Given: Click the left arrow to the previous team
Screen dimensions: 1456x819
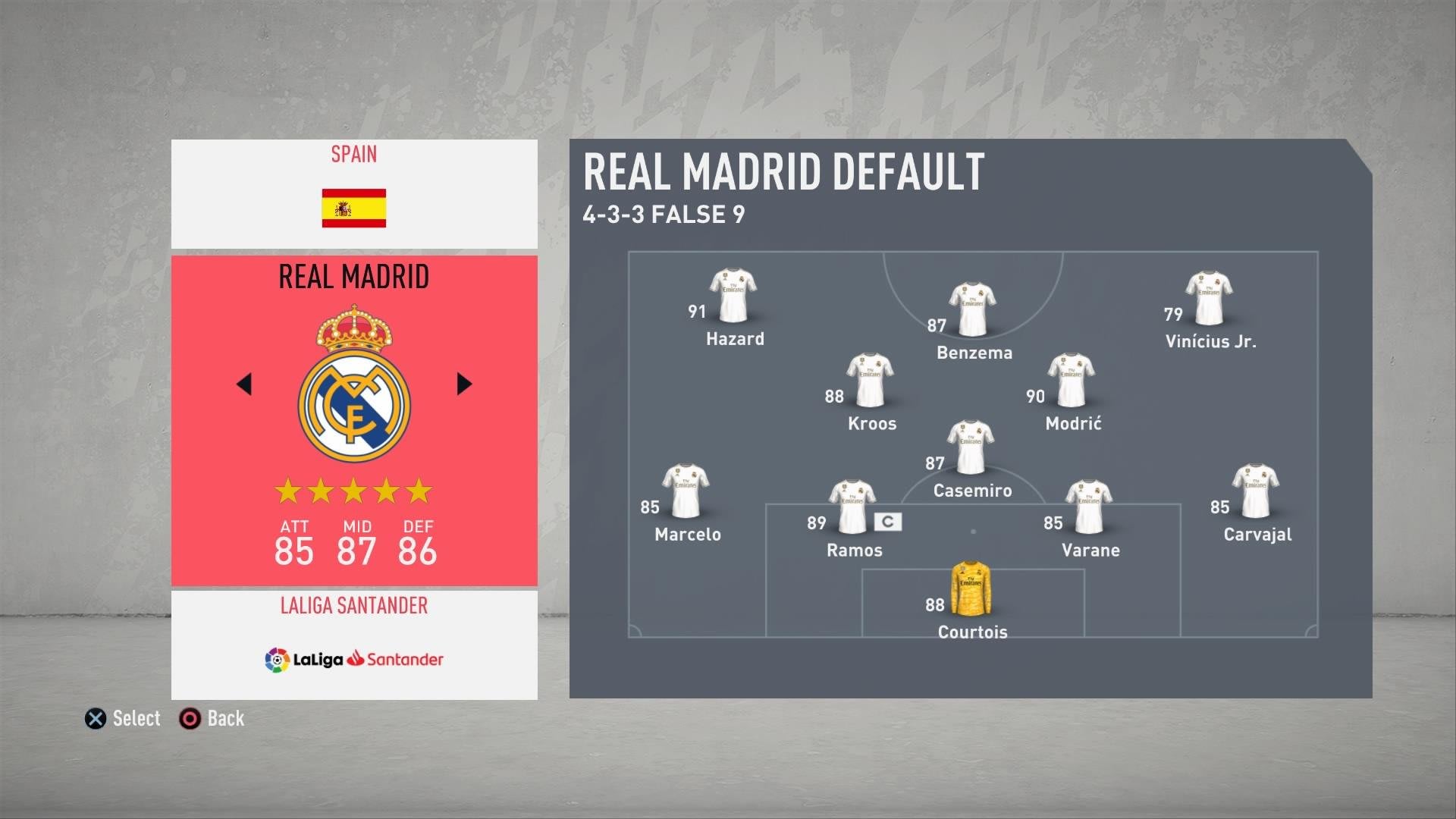Looking at the screenshot, I should (244, 384).
